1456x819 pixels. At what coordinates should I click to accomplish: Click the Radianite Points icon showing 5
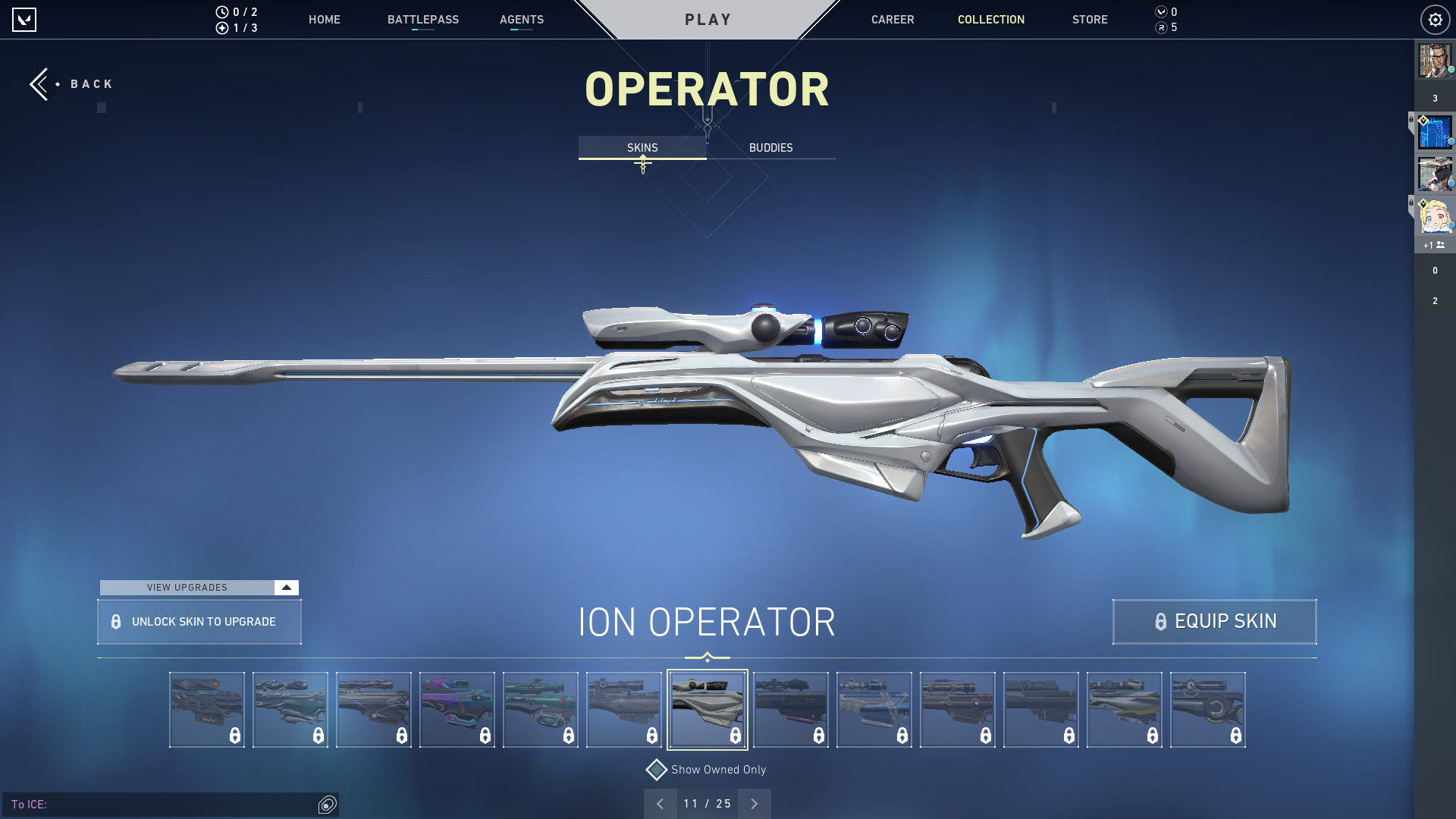tap(1160, 28)
